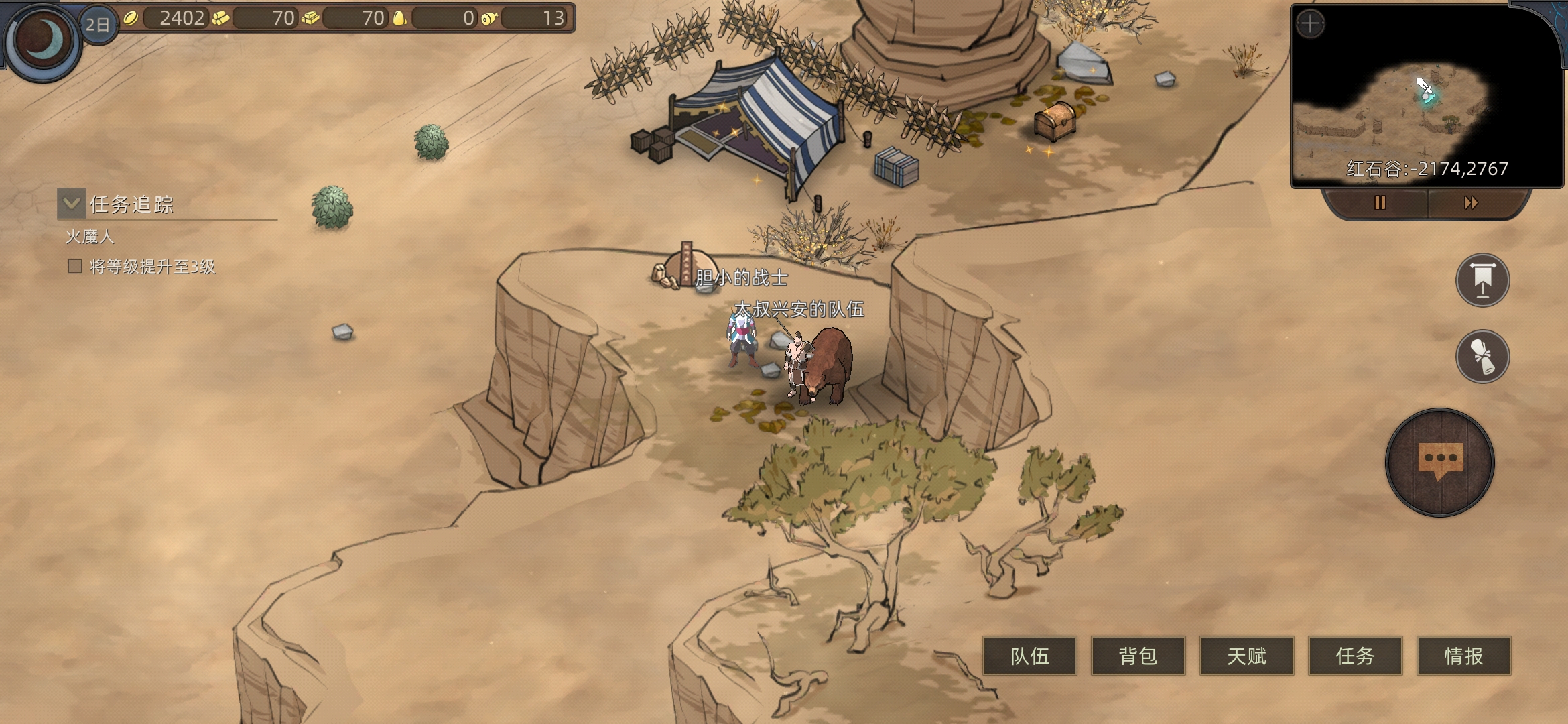
Task: Open the 任务 quest log
Action: [1356, 656]
